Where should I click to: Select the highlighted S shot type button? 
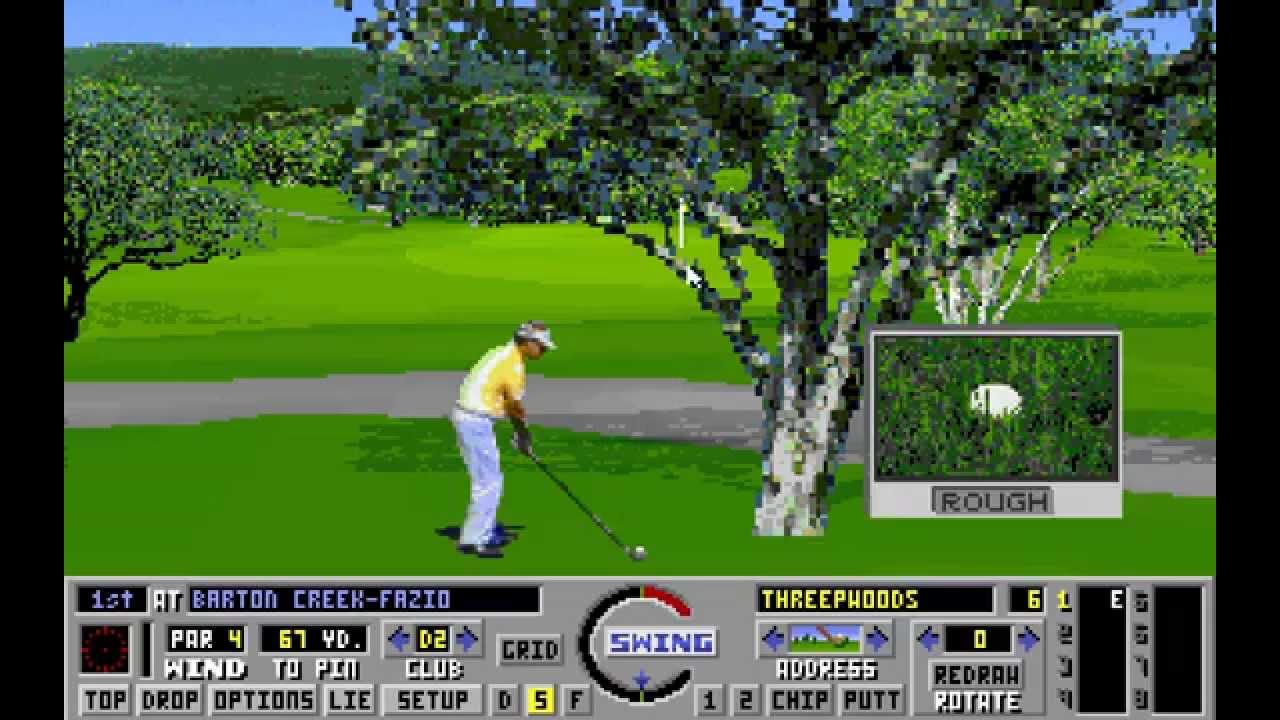point(540,700)
